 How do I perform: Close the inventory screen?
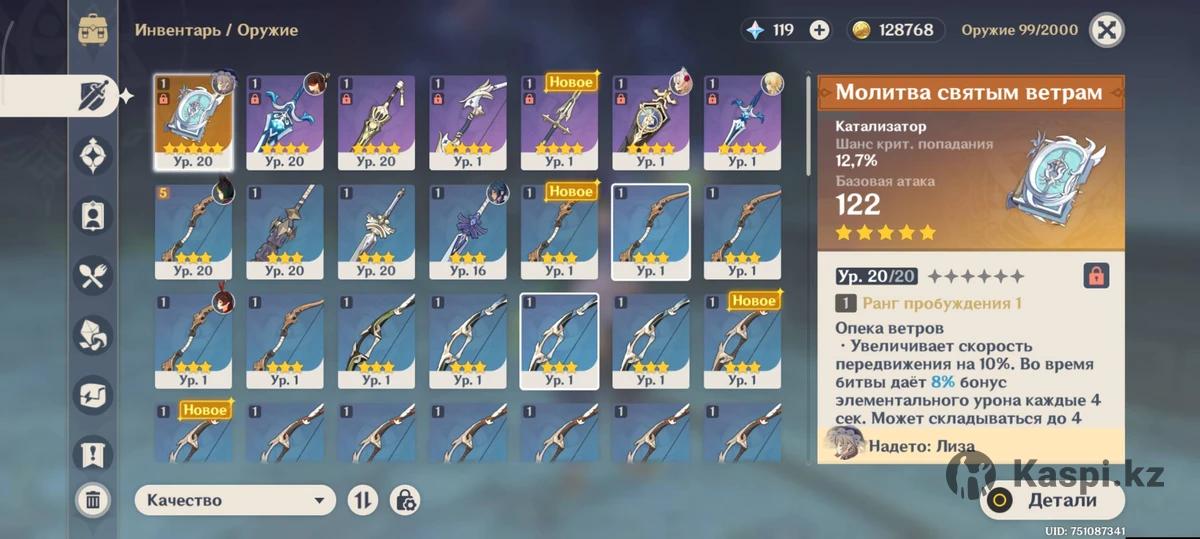pos(1105,30)
